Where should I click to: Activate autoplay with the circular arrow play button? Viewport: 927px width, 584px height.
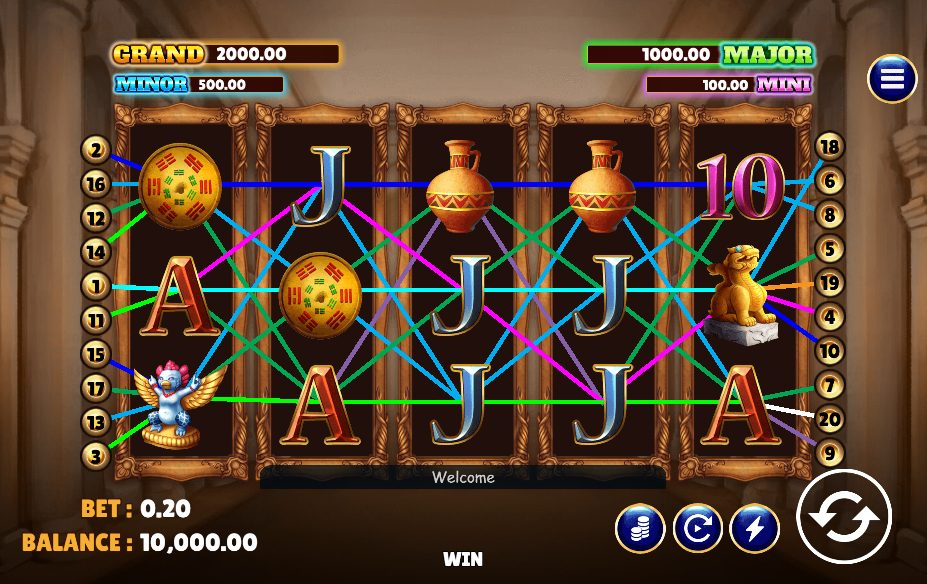[x=697, y=528]
